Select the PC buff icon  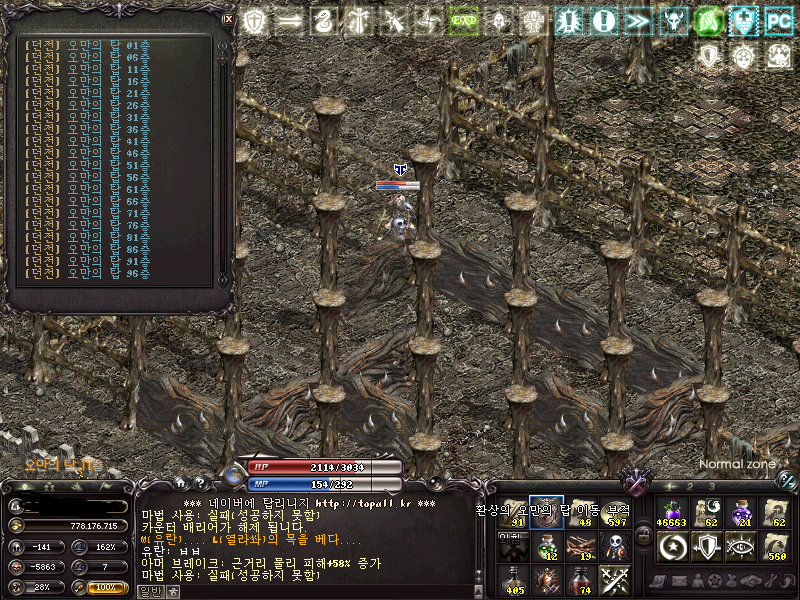pyautogui.click(x=778, y=20)
